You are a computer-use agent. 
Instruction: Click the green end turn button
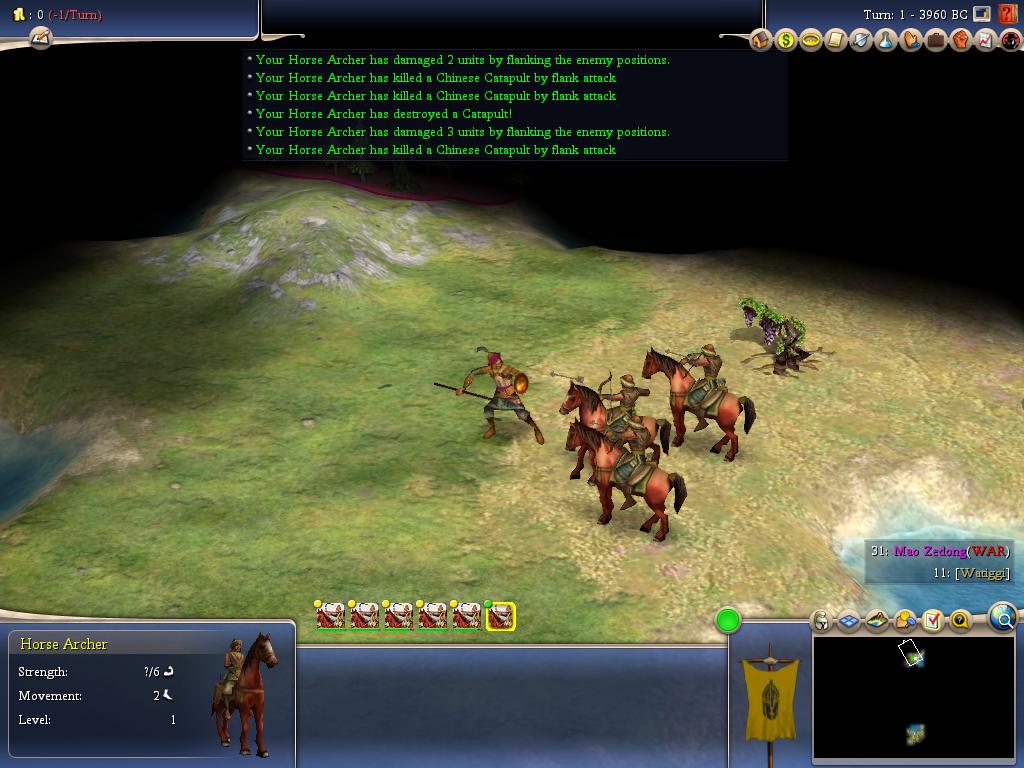[728, 621]
